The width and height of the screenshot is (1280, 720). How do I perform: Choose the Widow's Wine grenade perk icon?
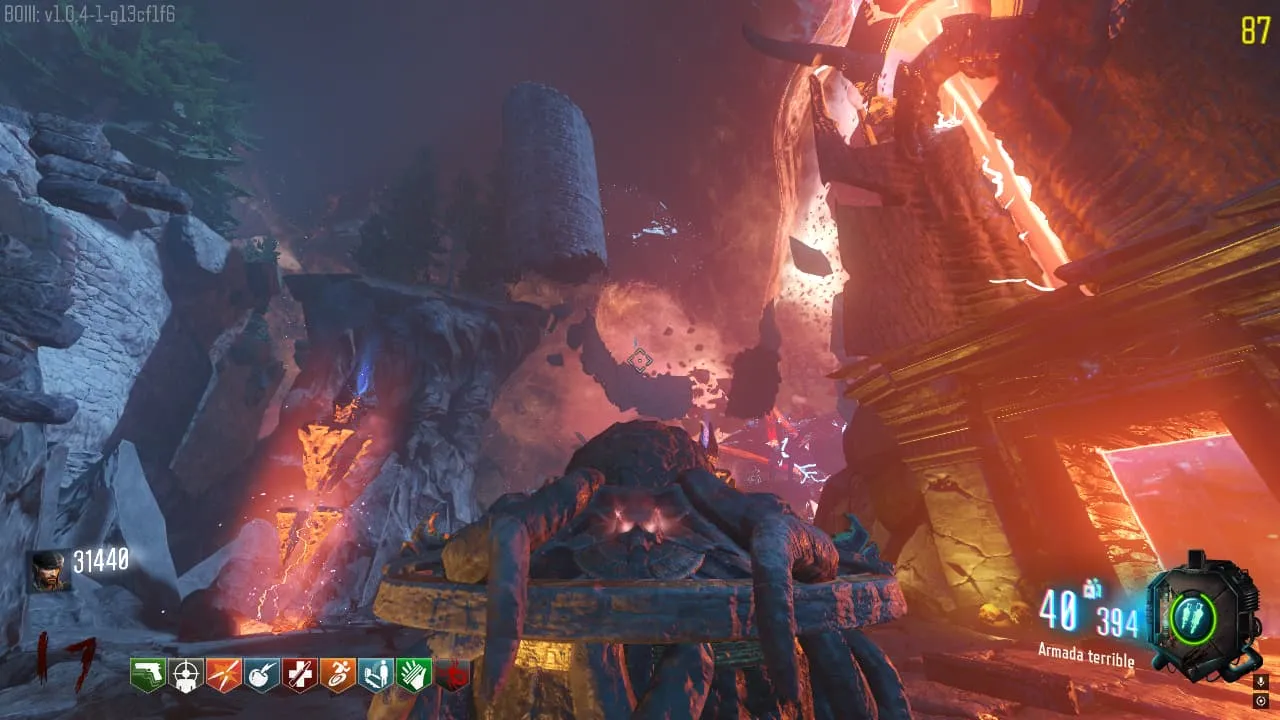click(x=261, y=675)
